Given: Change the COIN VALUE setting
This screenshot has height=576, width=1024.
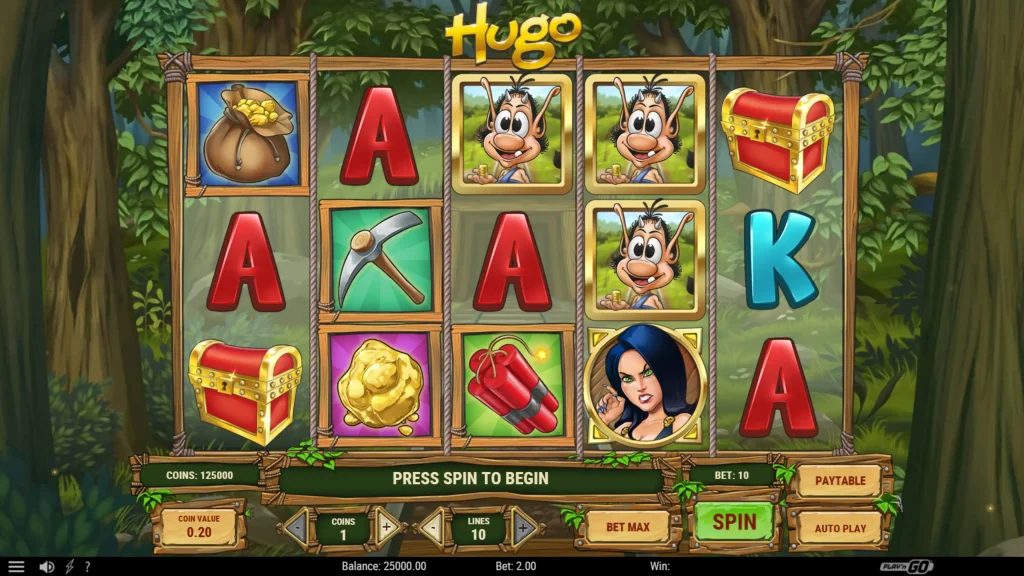Looking at the screenshot, I should 200,526.
